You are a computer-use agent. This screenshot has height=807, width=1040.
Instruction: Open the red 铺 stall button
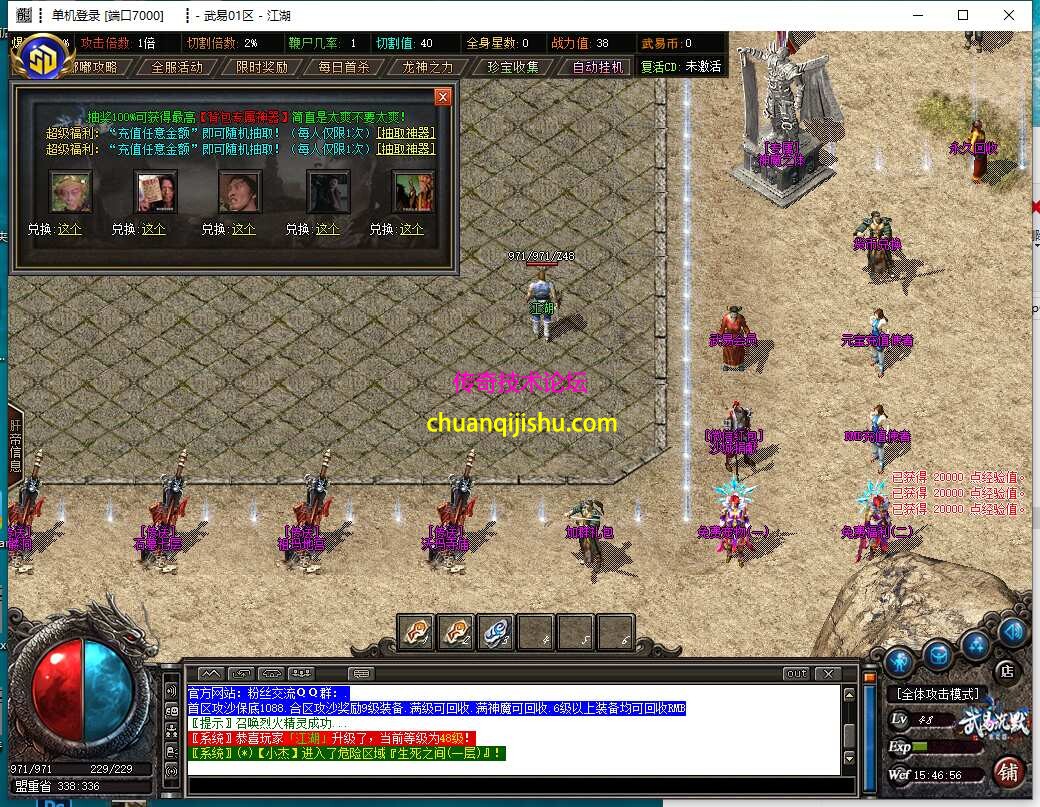click(x=1008, y=772)
